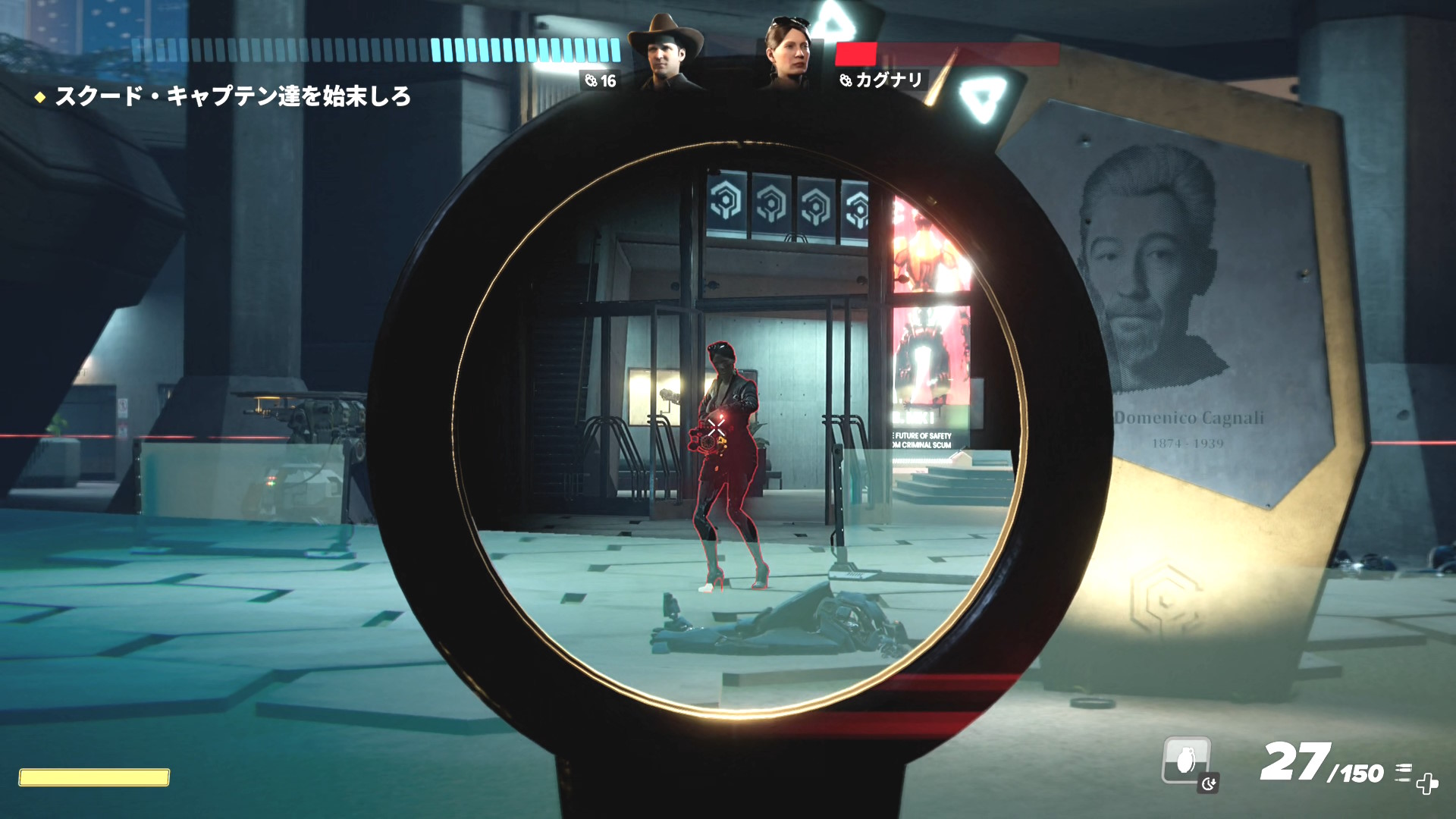This screenshot has width=1456, height=819.
Task: Click the ammo type plus icon
Action: click(1426, 783)
